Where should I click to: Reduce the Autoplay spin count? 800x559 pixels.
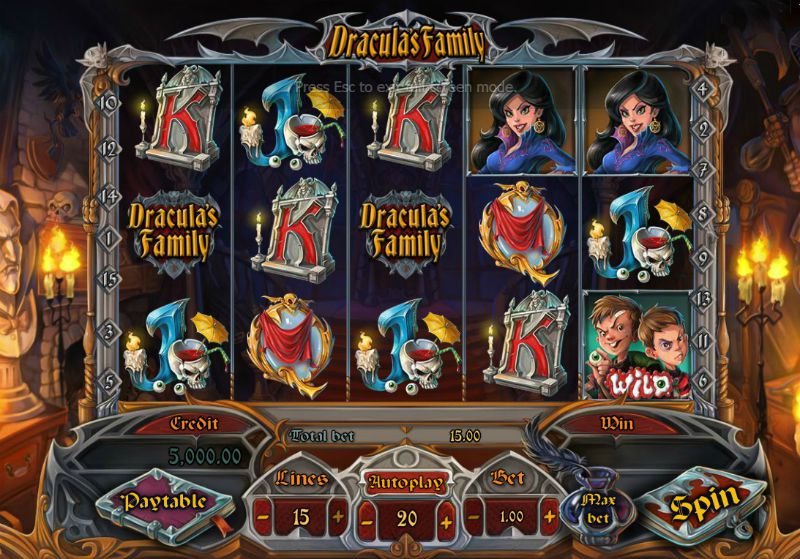pyautogui.click(x=367, y=520)
